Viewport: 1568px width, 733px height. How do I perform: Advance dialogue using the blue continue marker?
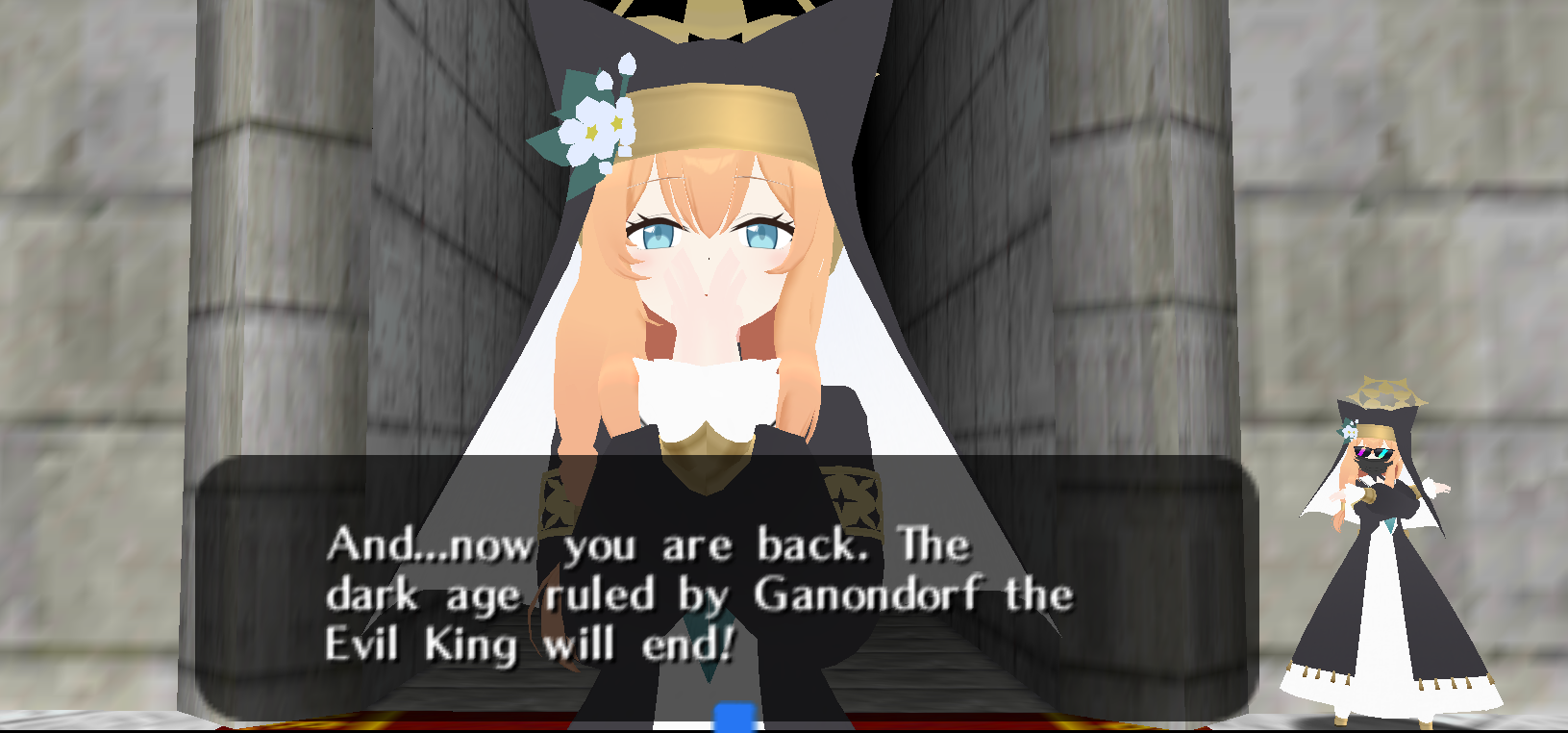pyautogui.click(x=735, y=717)
